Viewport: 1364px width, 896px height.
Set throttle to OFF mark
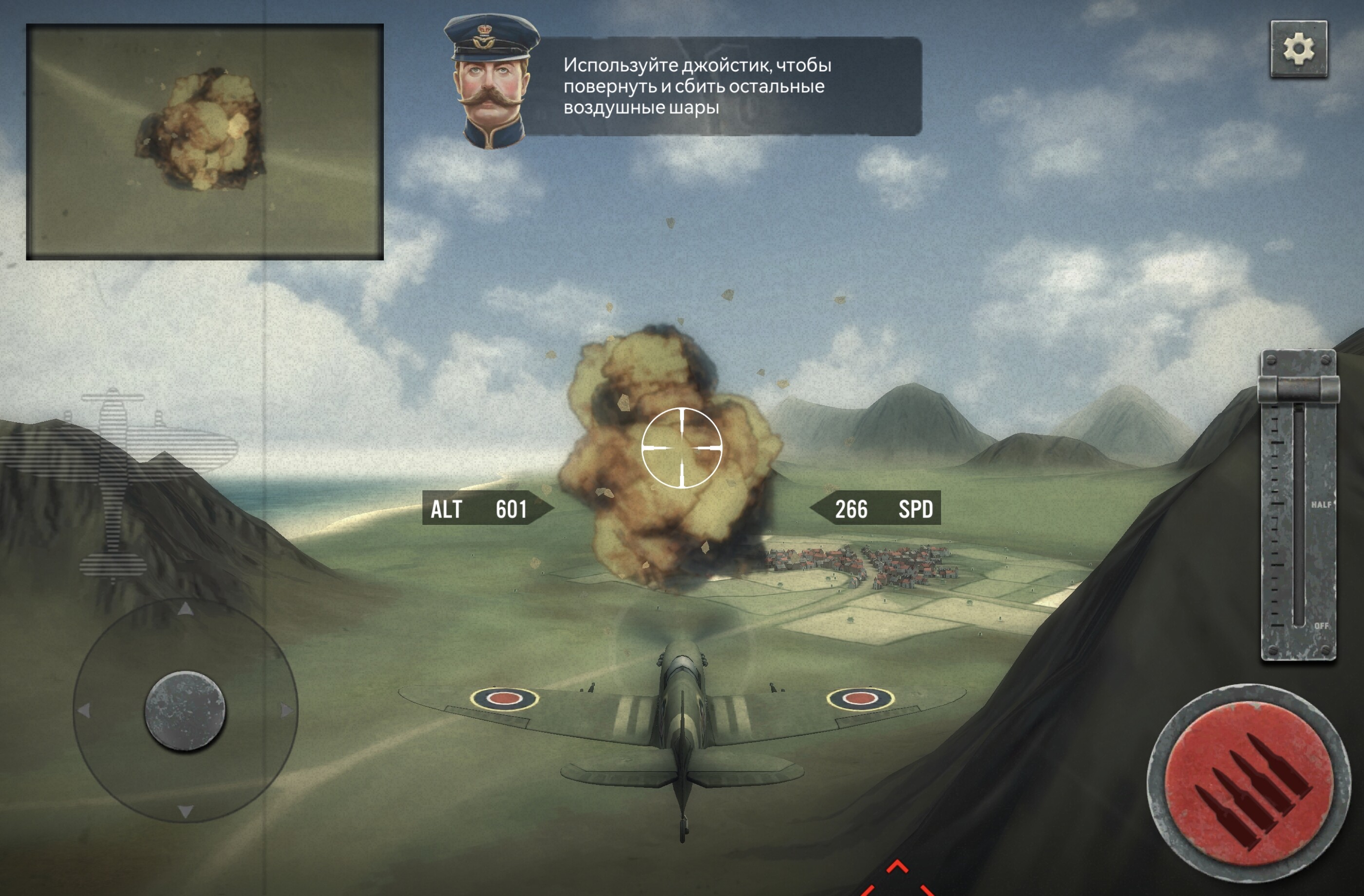click(x=1299, y=626)
